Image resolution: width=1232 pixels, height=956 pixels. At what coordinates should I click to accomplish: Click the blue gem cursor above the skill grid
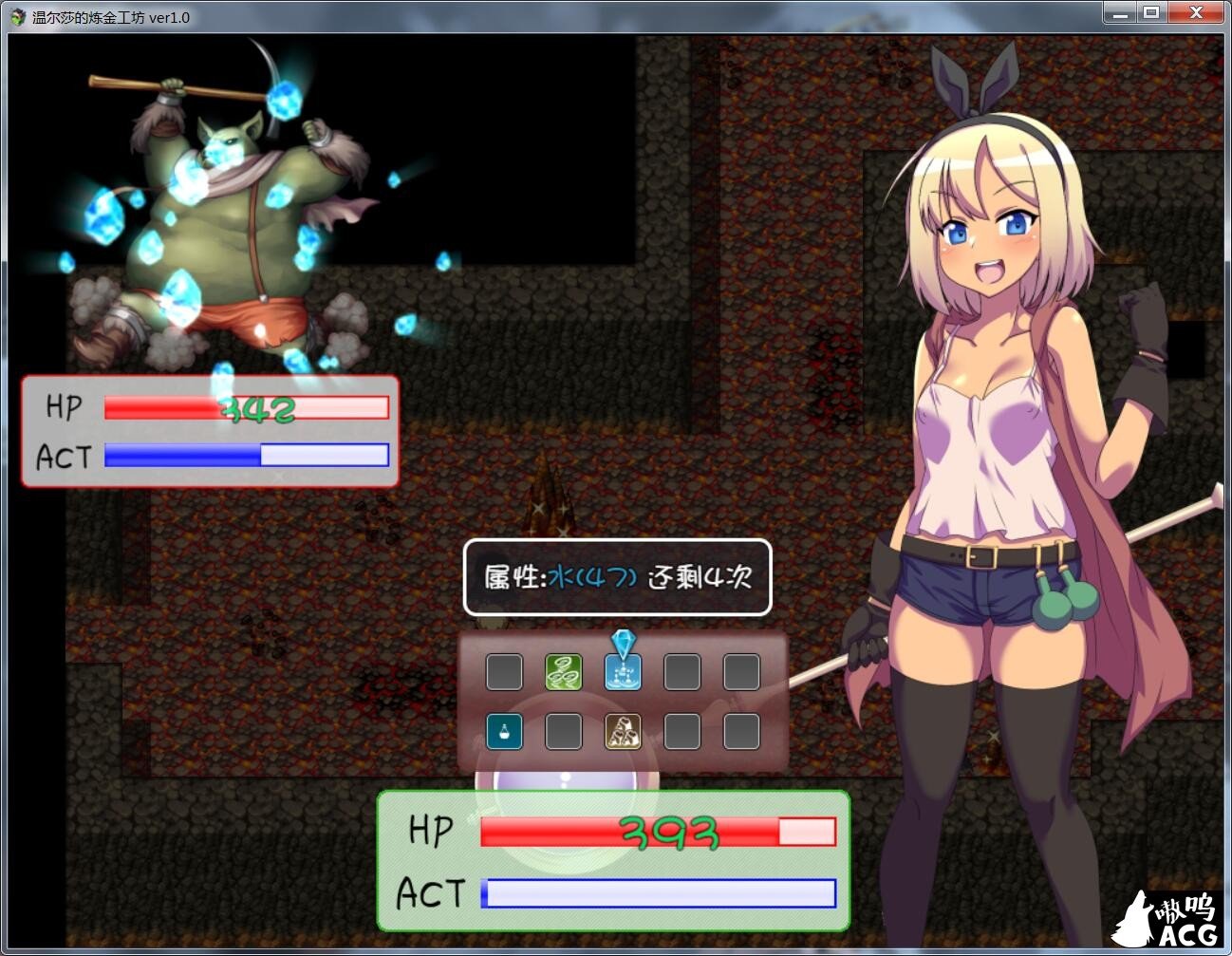[x=623, y=640]
